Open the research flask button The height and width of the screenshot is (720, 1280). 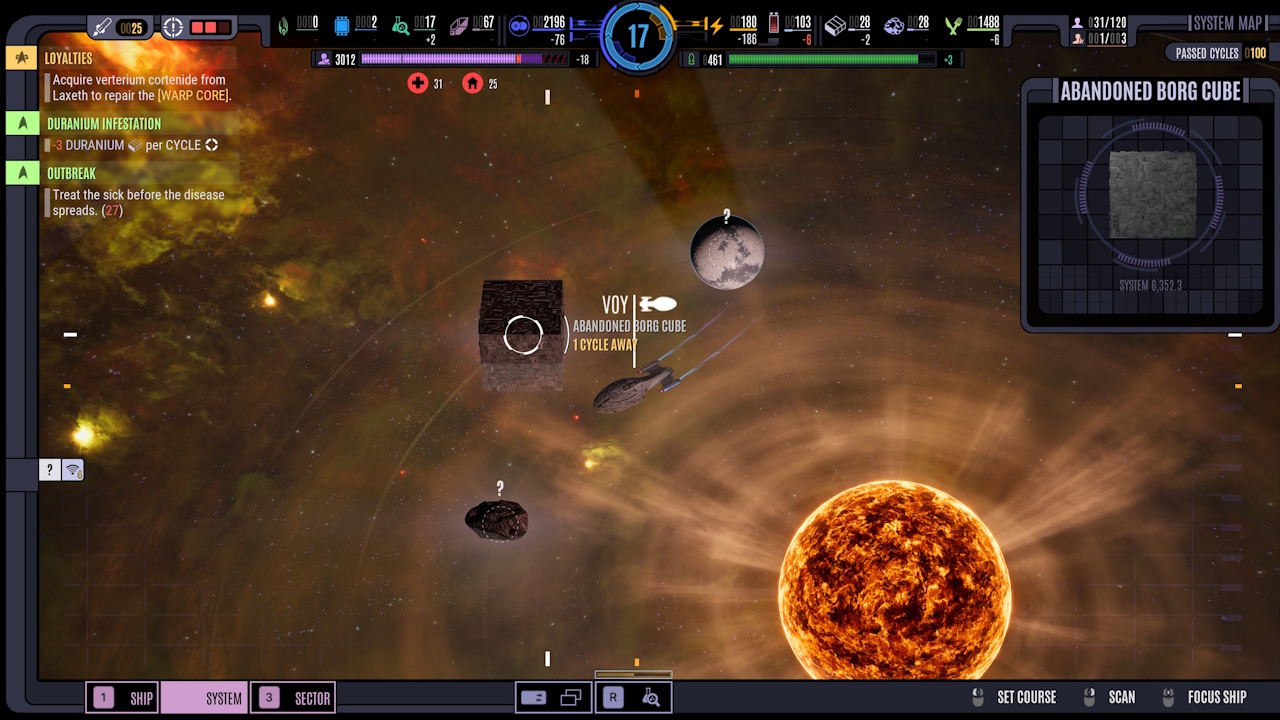[x=651, y=698]
